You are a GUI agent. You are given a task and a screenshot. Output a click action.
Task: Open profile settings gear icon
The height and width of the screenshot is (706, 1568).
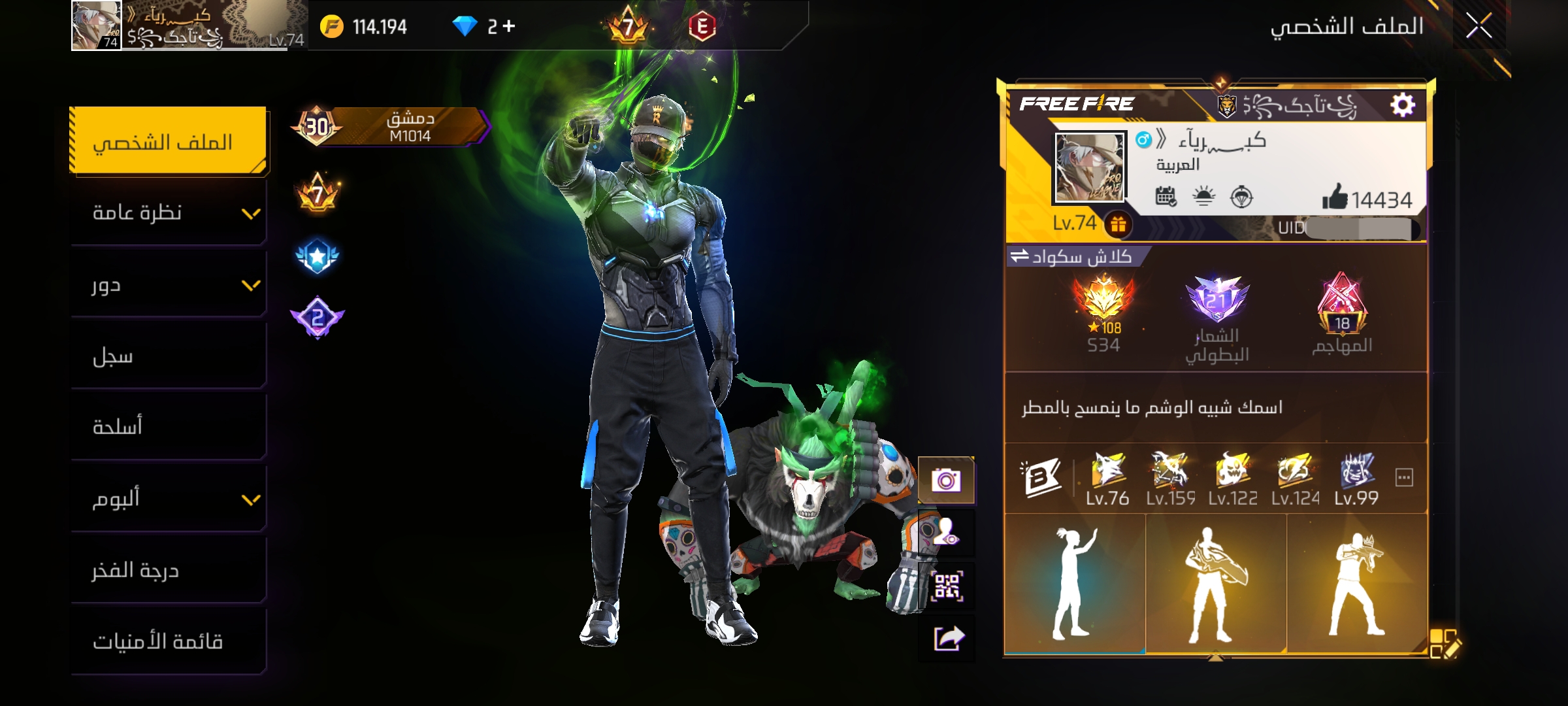[x=1402, y=105]
